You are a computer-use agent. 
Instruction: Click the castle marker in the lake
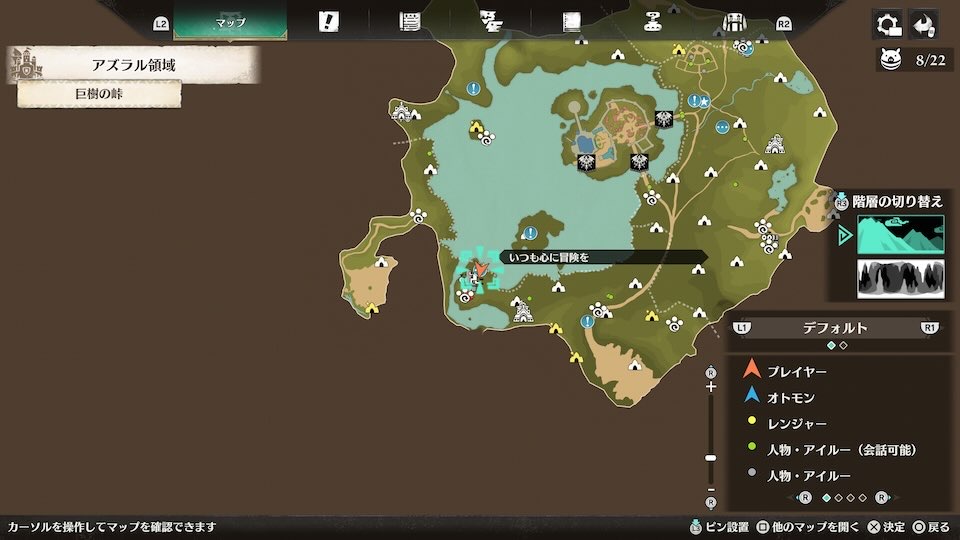521,314
